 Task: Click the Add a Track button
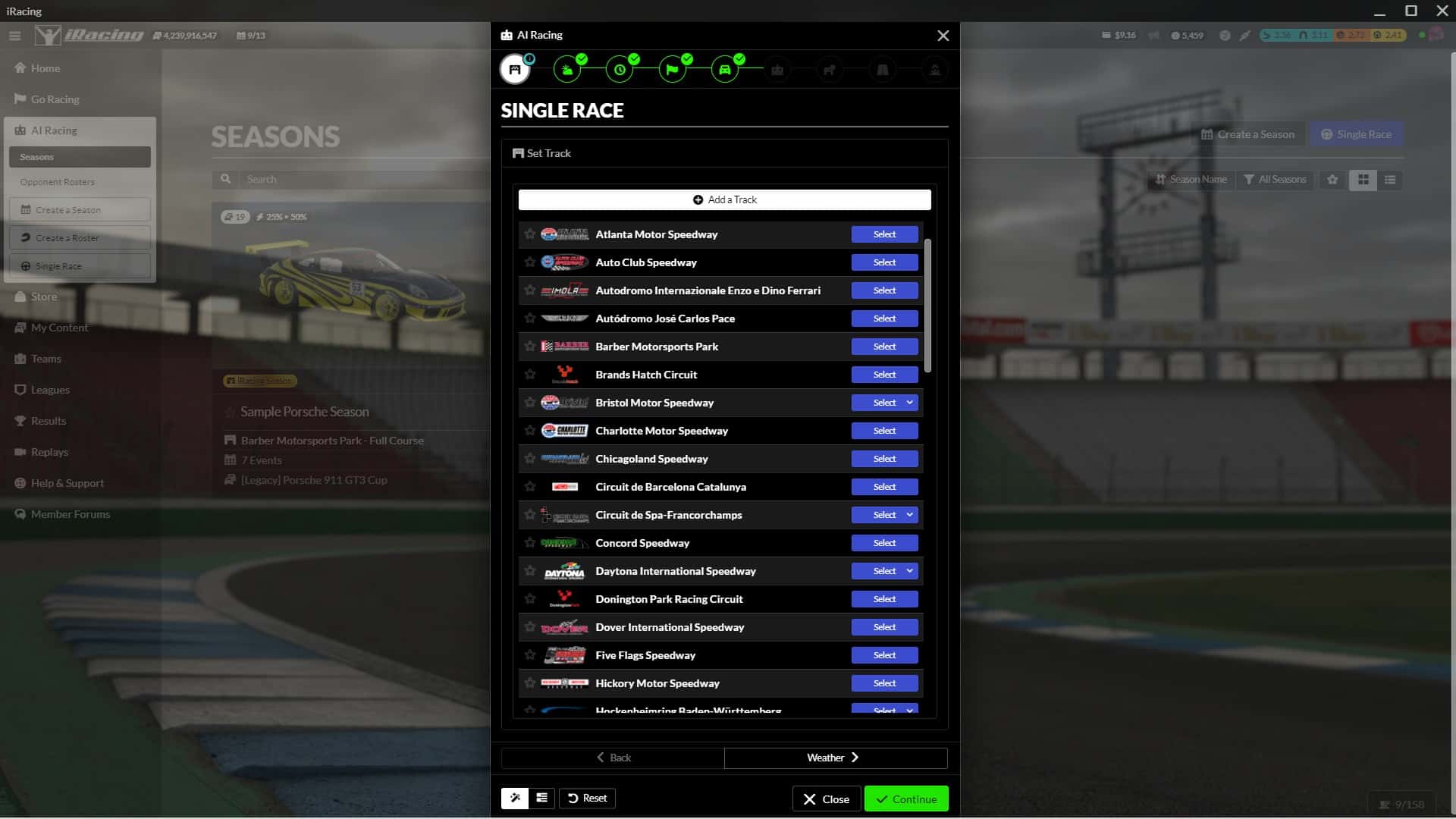(724, 199)
